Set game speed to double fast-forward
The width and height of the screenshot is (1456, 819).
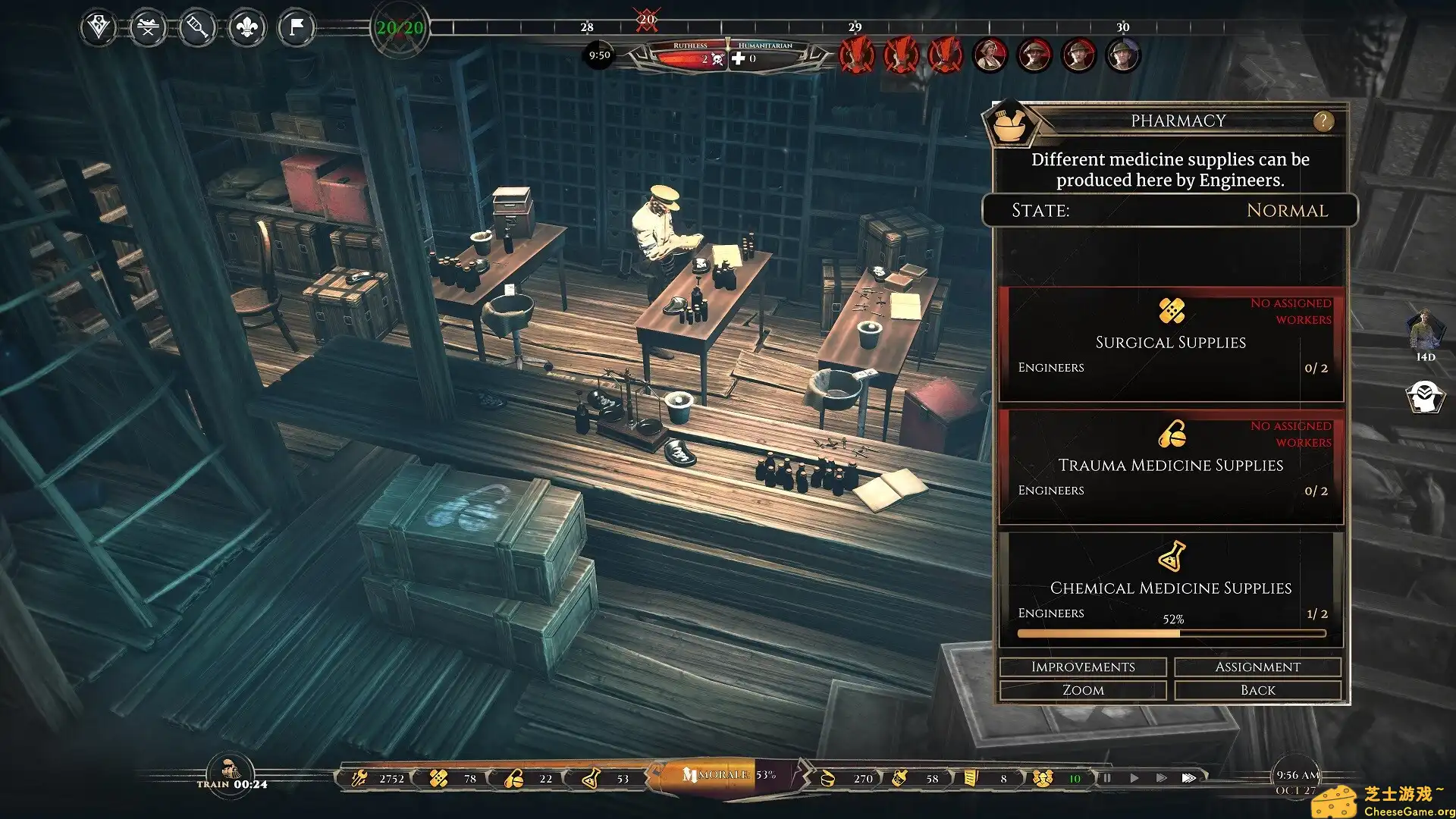click(x=1161, y=778)
